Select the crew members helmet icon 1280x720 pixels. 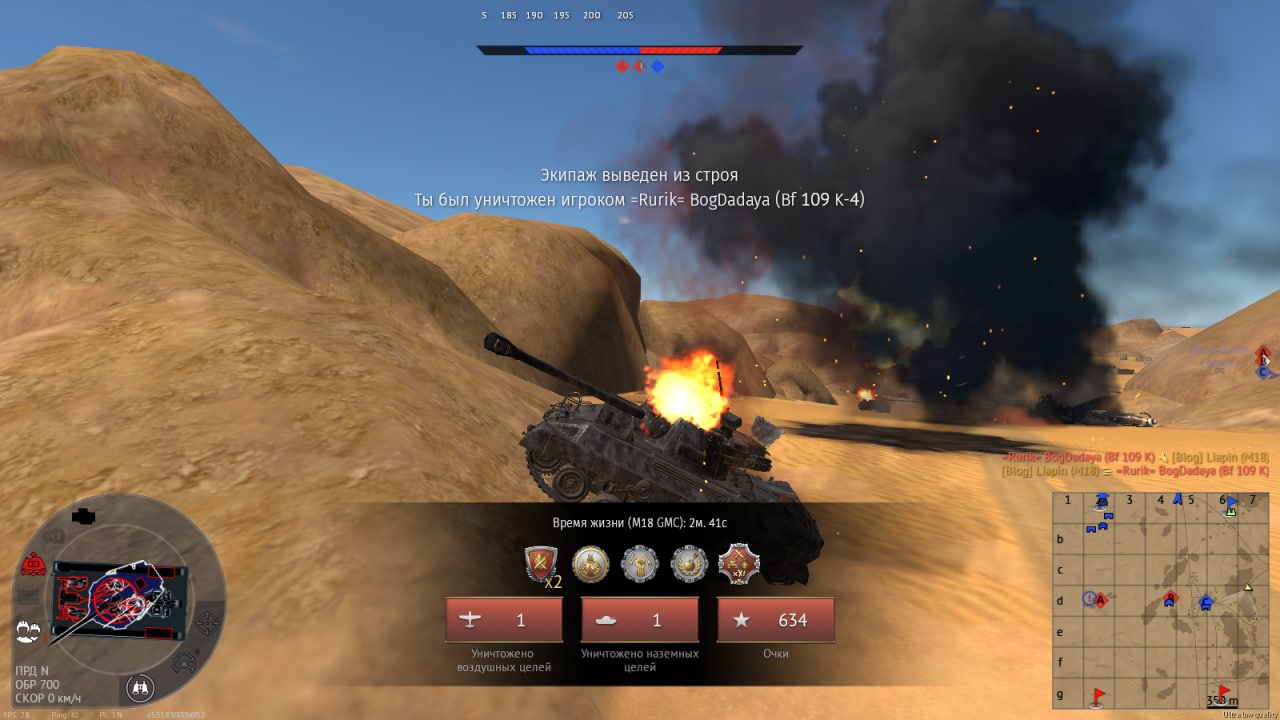point(27,630)
